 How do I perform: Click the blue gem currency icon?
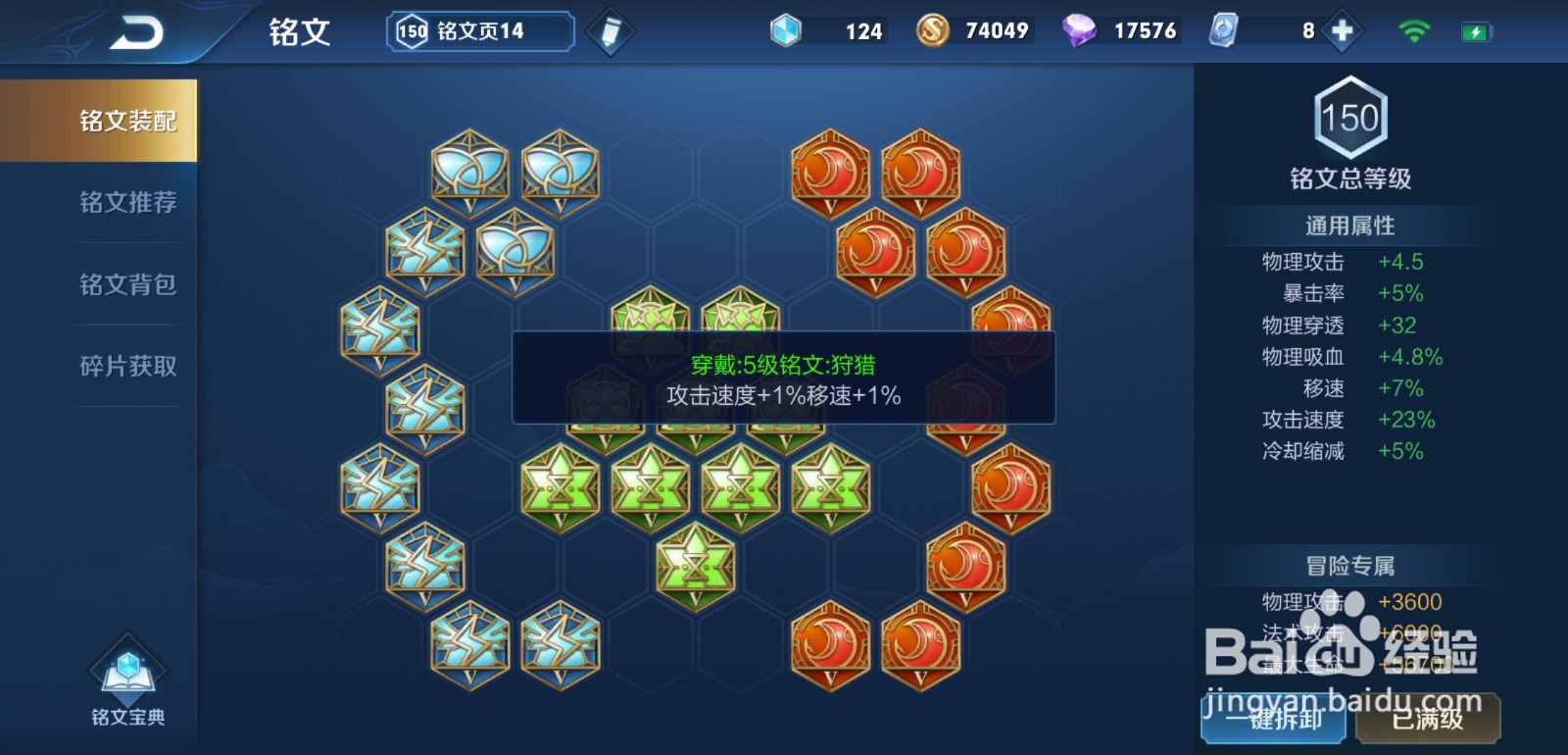coord(785,29)
